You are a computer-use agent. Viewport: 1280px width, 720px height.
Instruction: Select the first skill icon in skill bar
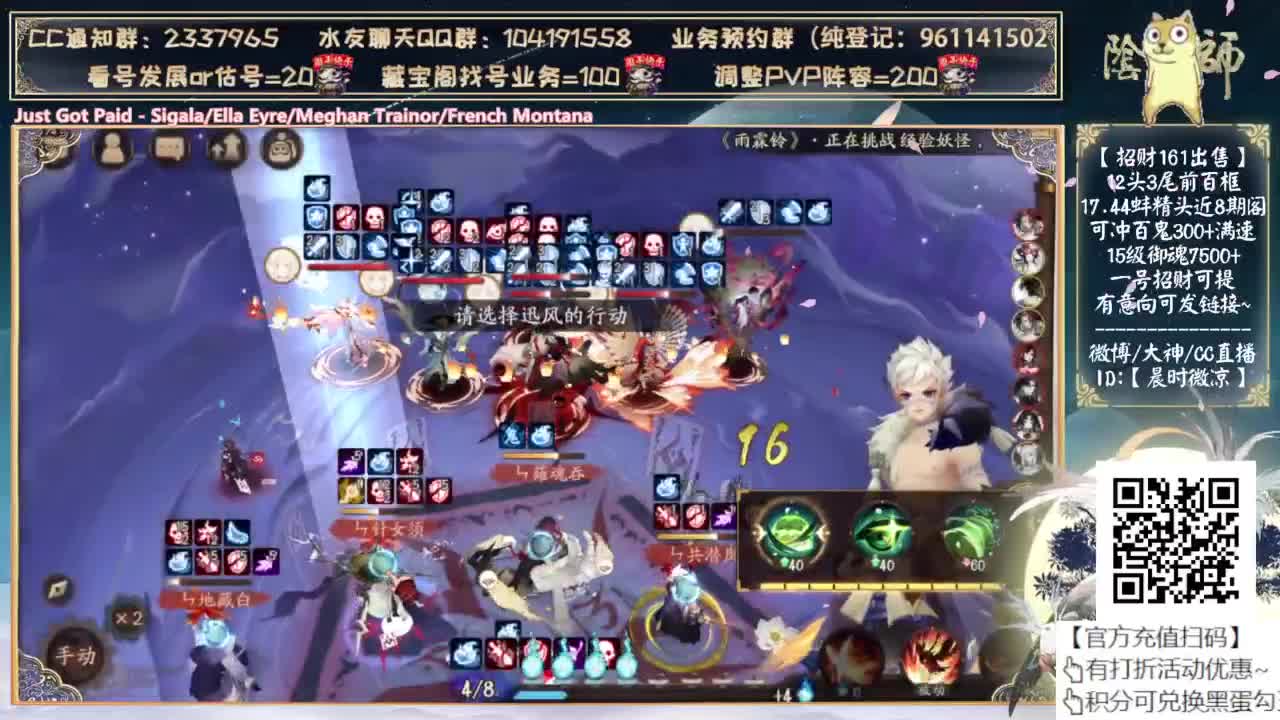(x=465, y=655)
